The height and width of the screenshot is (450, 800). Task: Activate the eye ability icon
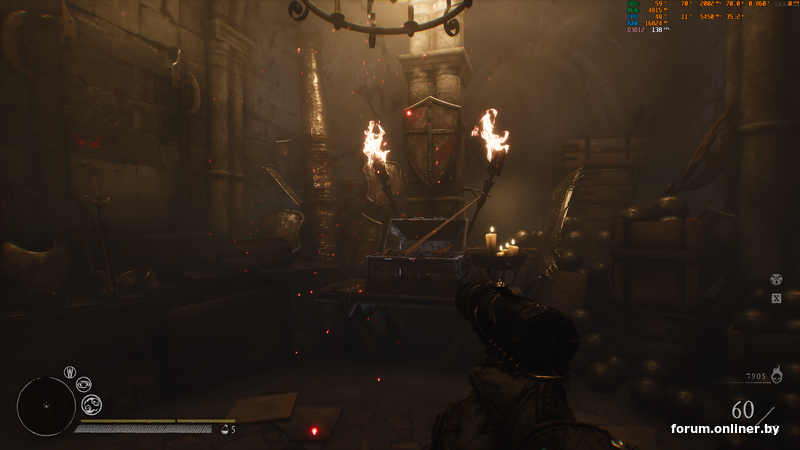(84, 384)
